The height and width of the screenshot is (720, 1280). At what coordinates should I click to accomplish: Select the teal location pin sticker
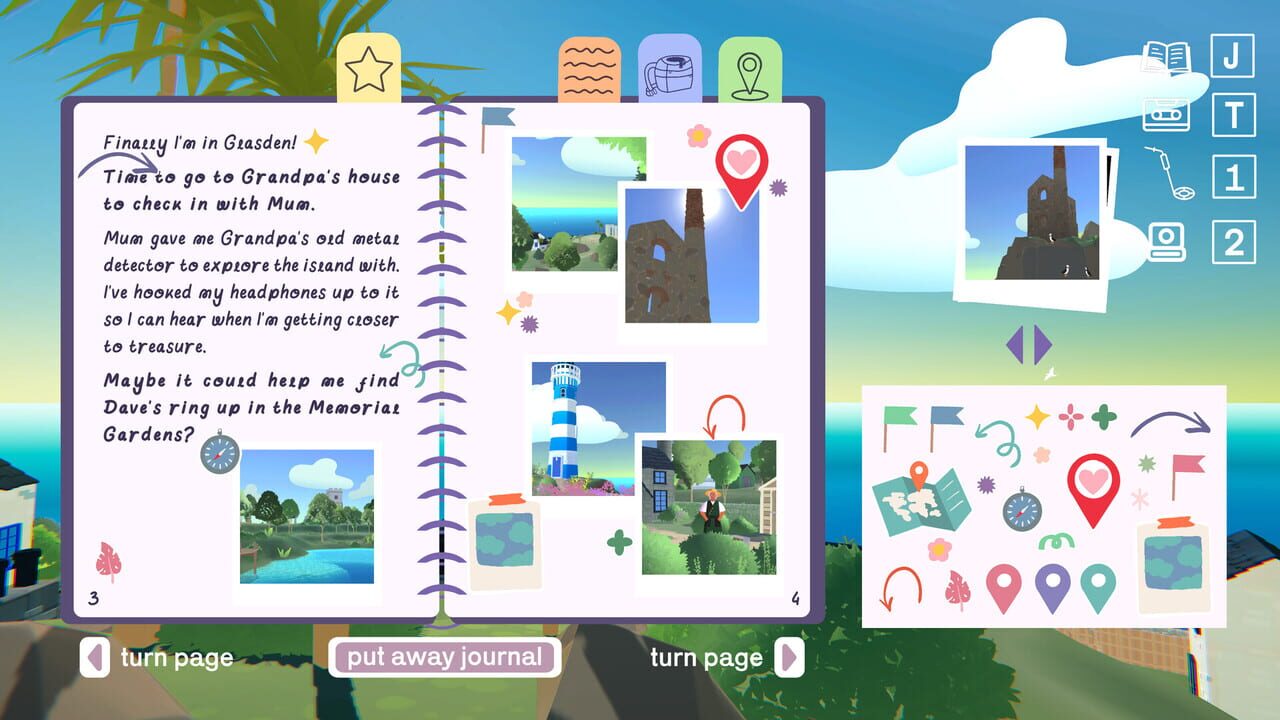1097,585
